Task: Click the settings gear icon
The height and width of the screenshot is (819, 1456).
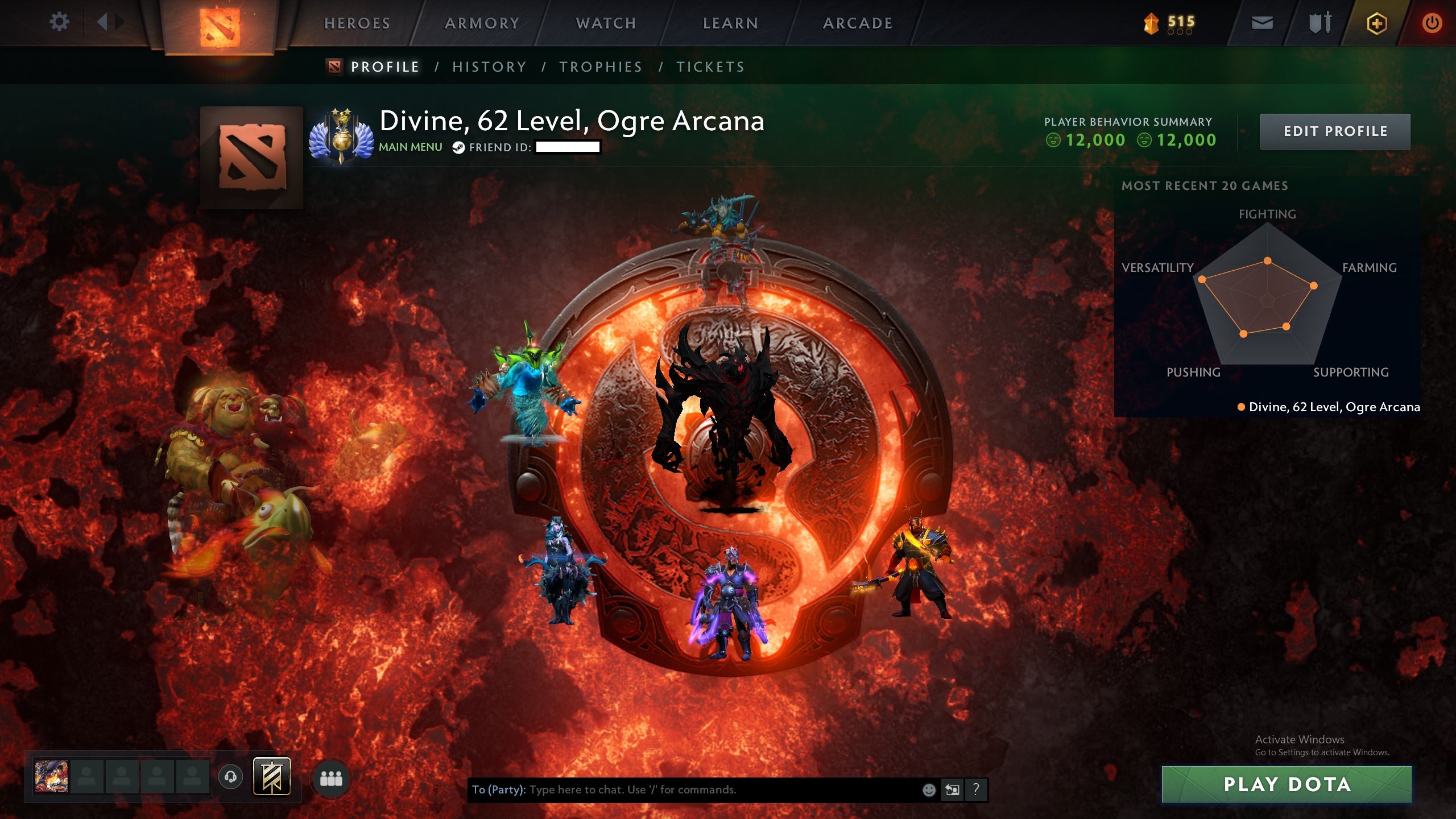Action: point(60,22)
